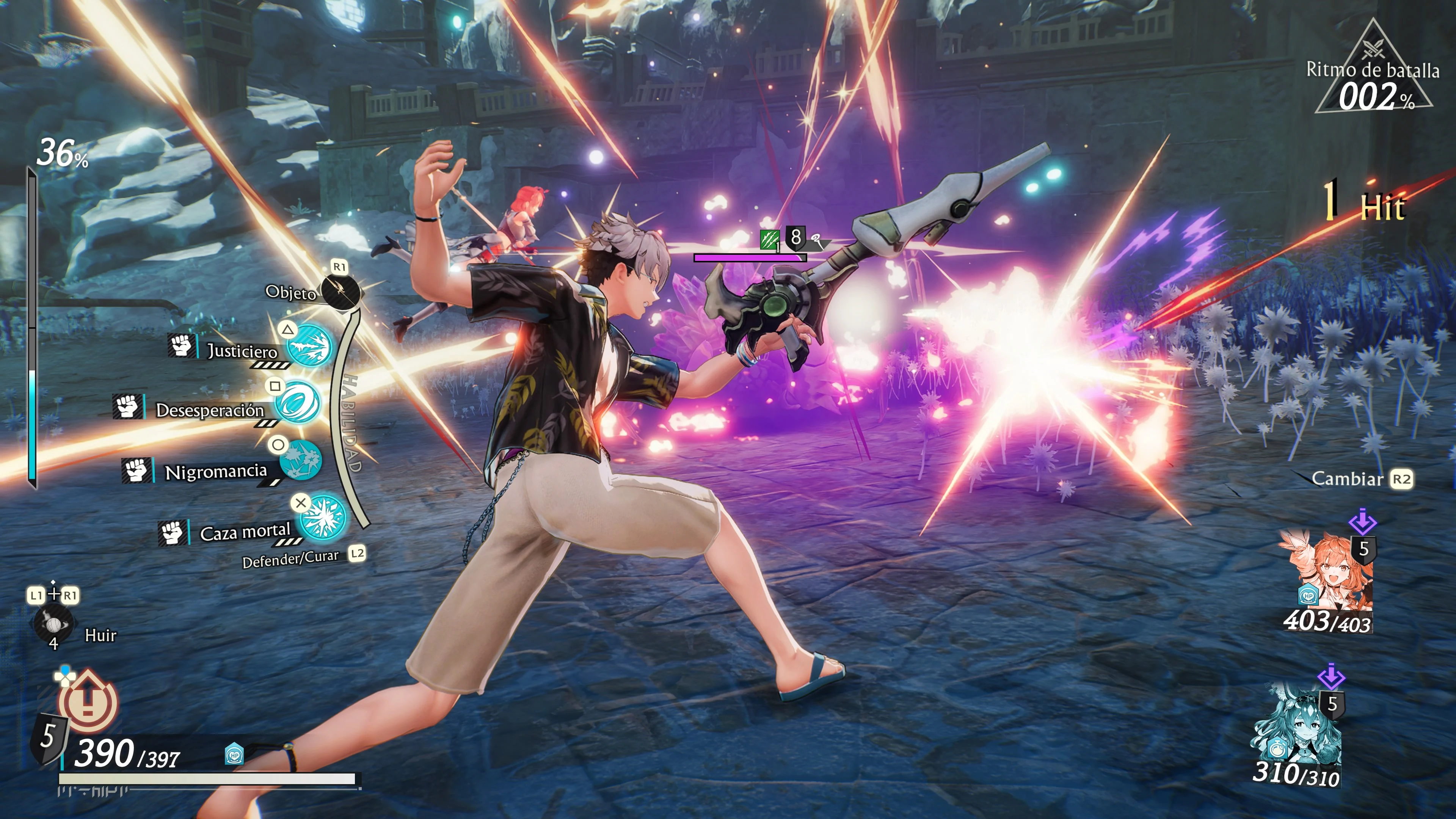Select the Huir escape icon

point(53,624)
